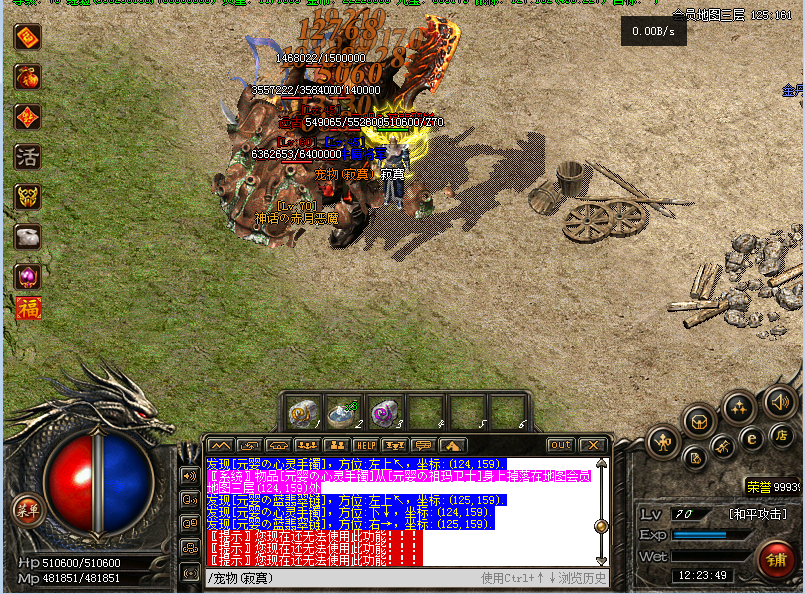Open the 活 activity icon
This screenshot has width=805, height=594.
(x=27, y=157)
